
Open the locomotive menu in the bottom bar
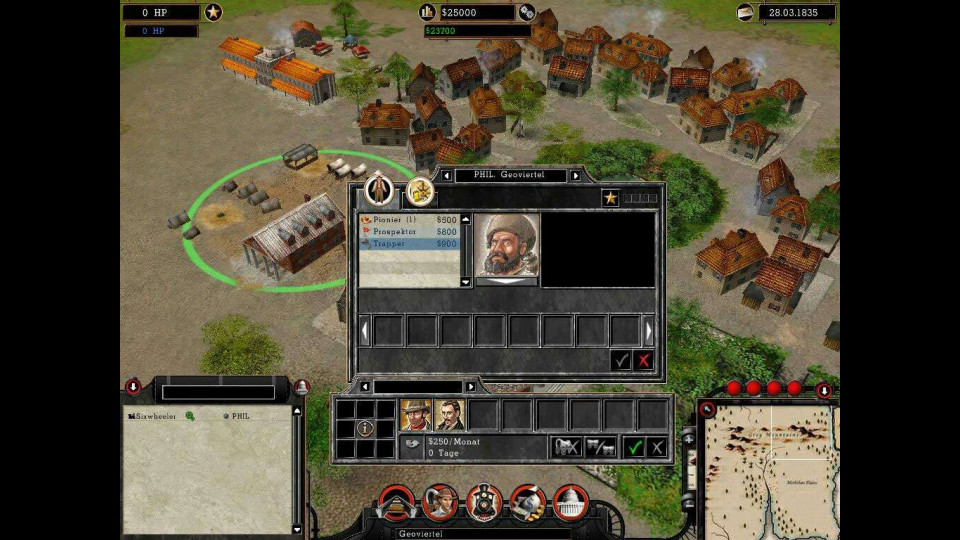click(484, 502)
